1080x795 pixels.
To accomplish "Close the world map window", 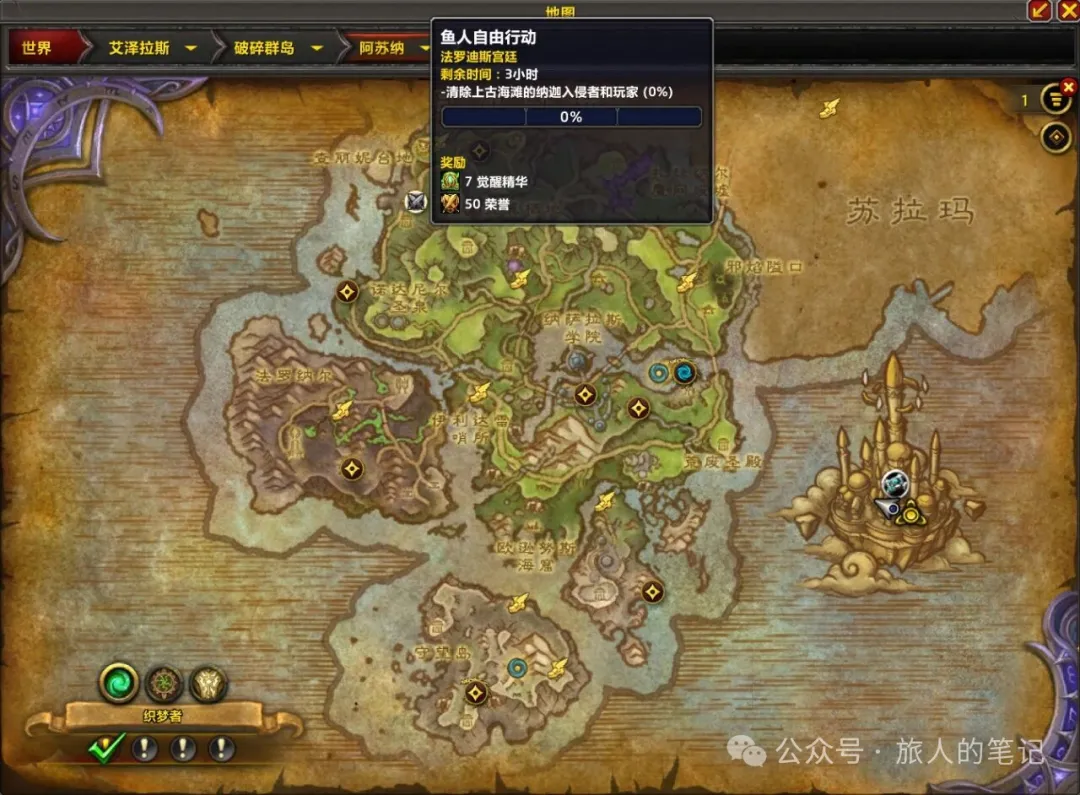I will pyautogui.click(x=1067, y=10).
